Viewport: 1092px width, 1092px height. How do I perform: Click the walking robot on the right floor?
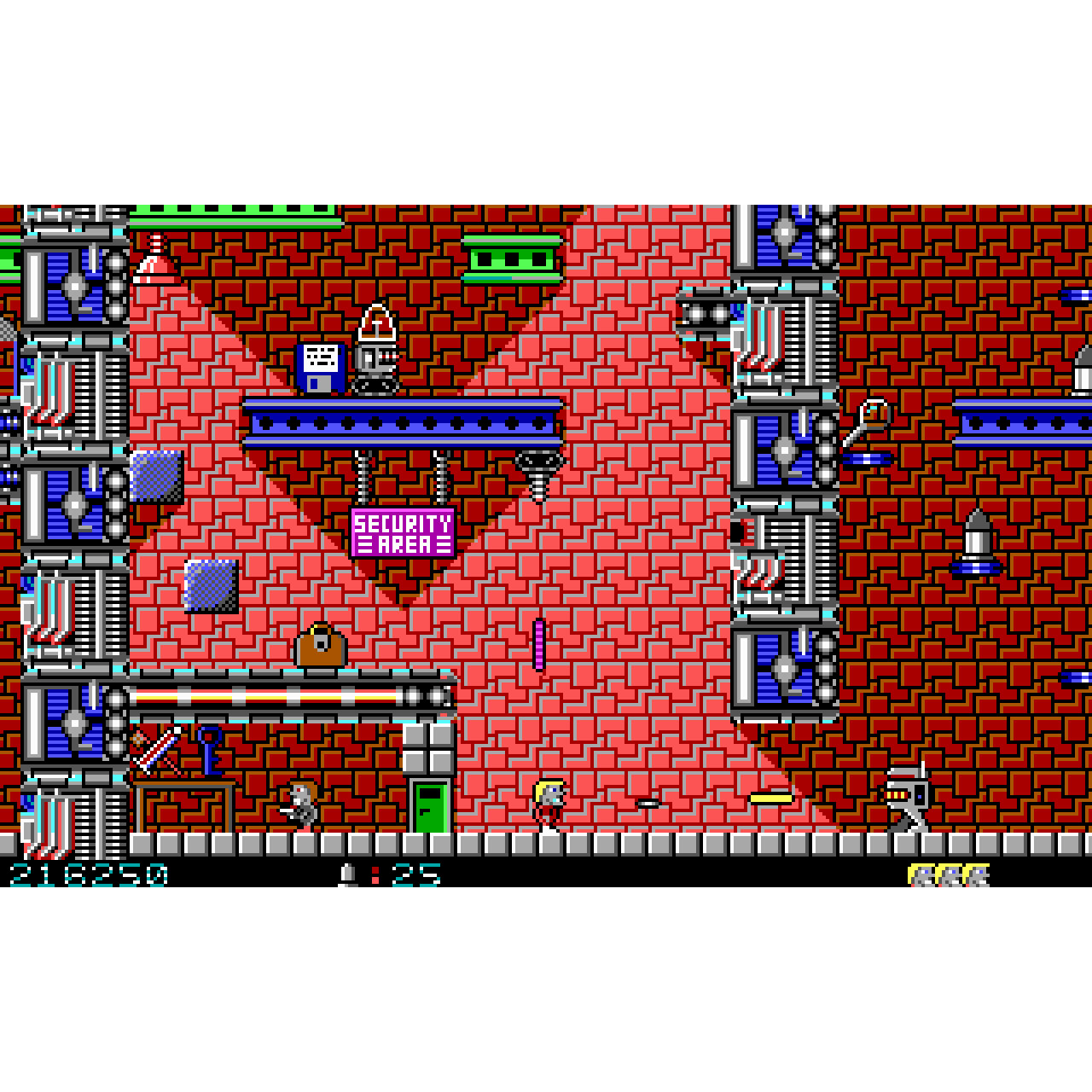tap(909, 798)
